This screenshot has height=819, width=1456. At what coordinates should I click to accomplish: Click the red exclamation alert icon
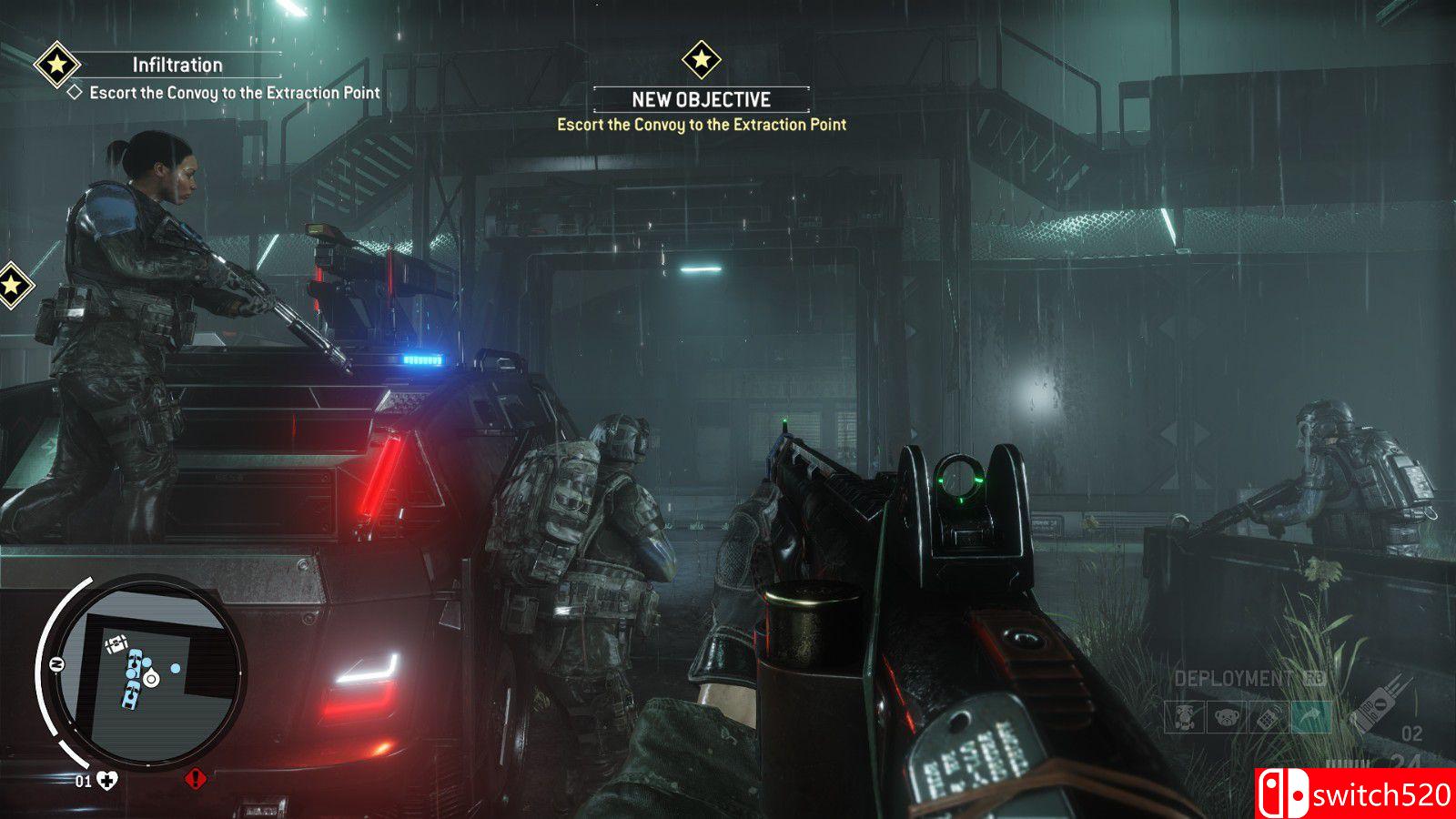(195, 779)
